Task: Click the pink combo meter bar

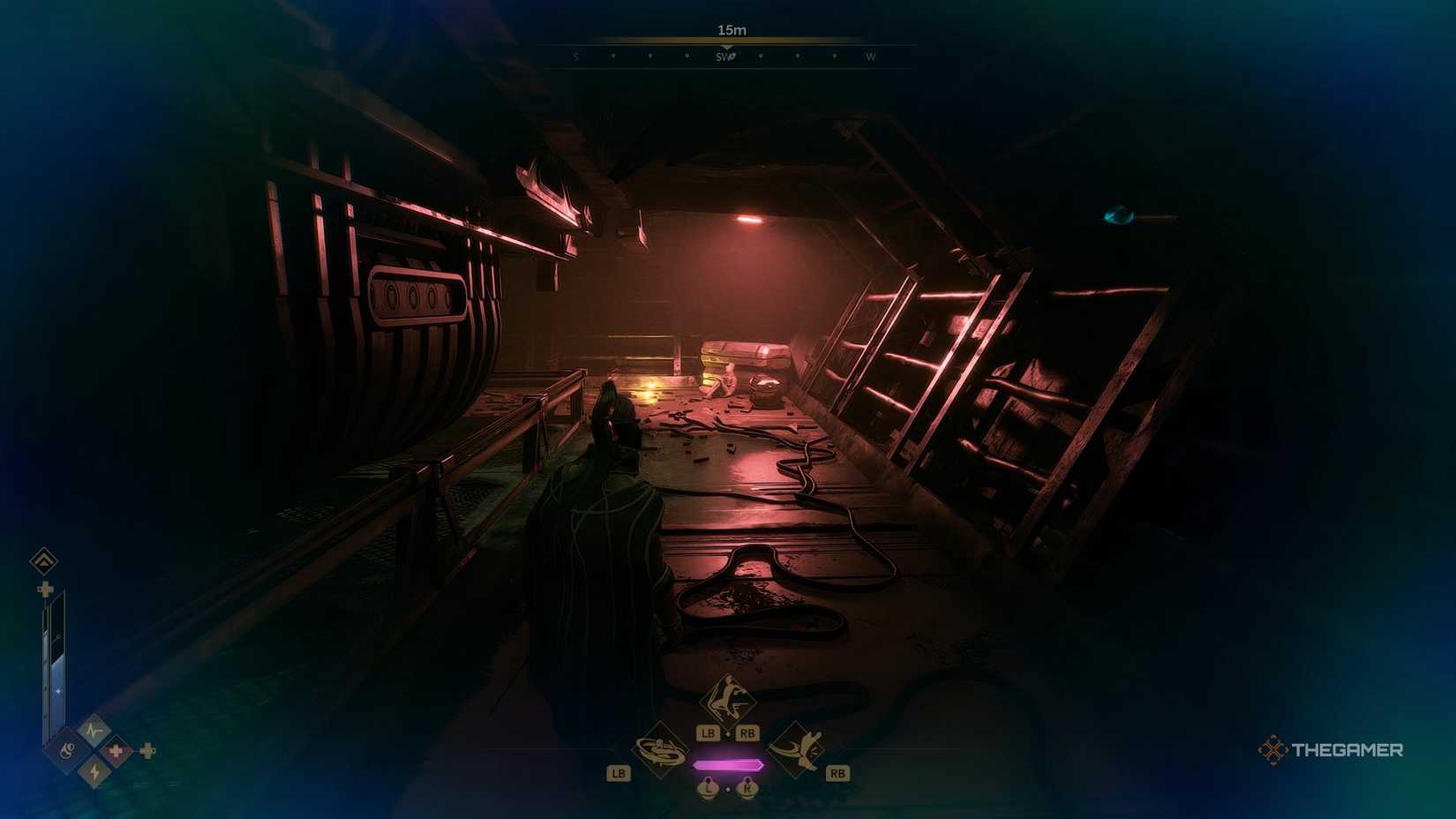Action: click(x=729, y=764)
